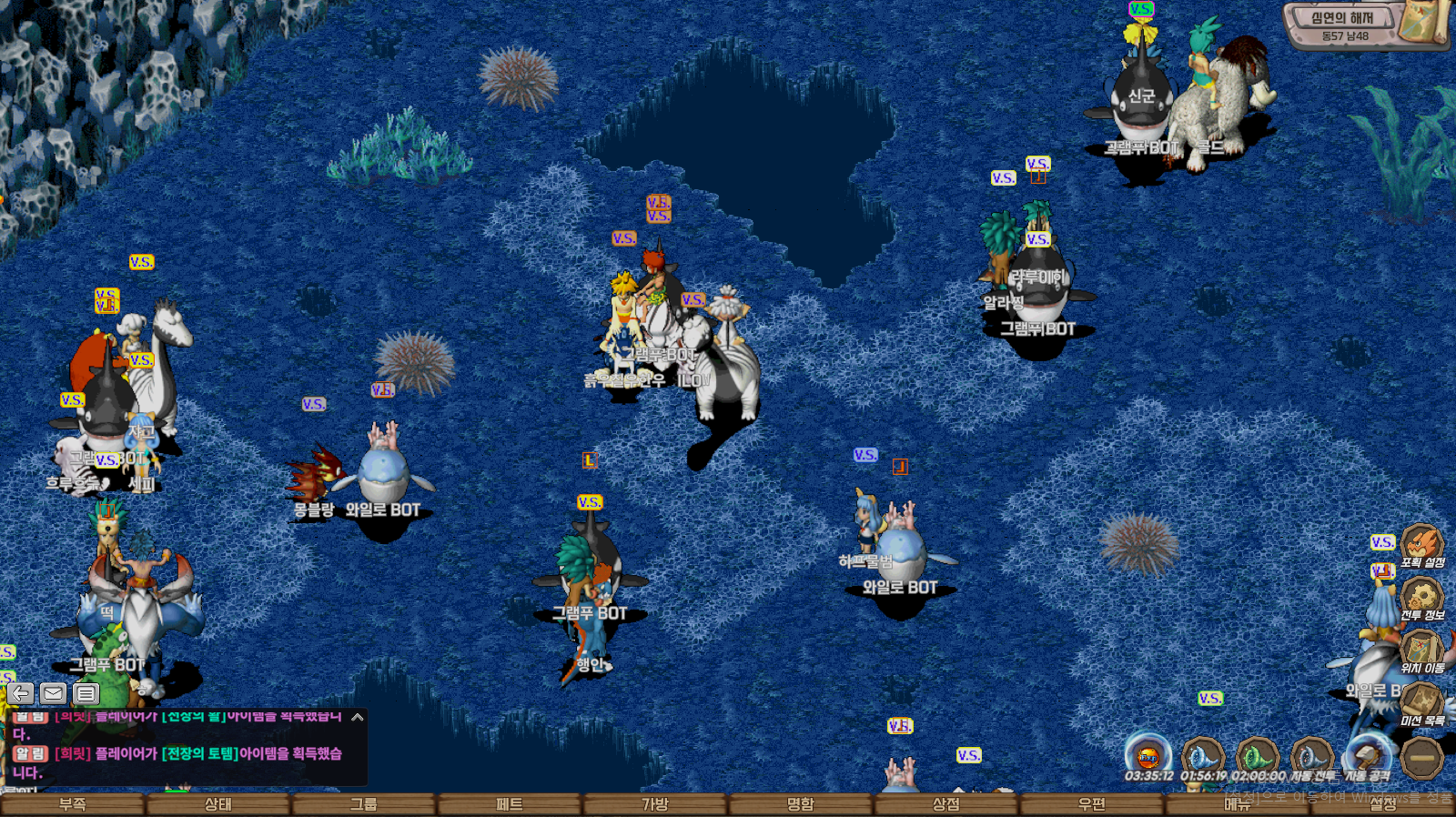Toggle 자동 공격 auto attack
Screen dimensions: 1456x817
click(x=1367, y=758)
